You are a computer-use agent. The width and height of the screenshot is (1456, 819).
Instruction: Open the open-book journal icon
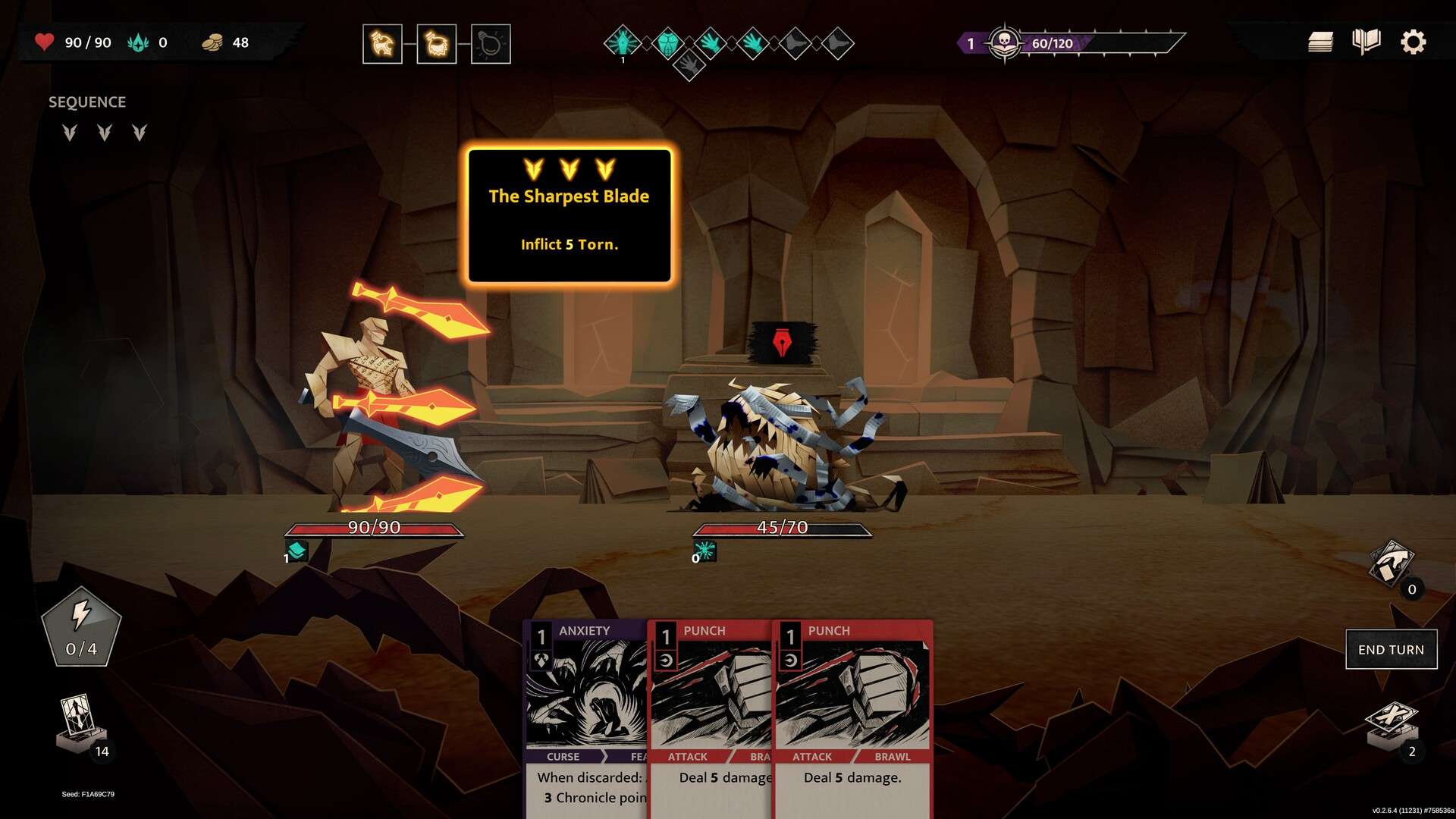click(1366, 42)
